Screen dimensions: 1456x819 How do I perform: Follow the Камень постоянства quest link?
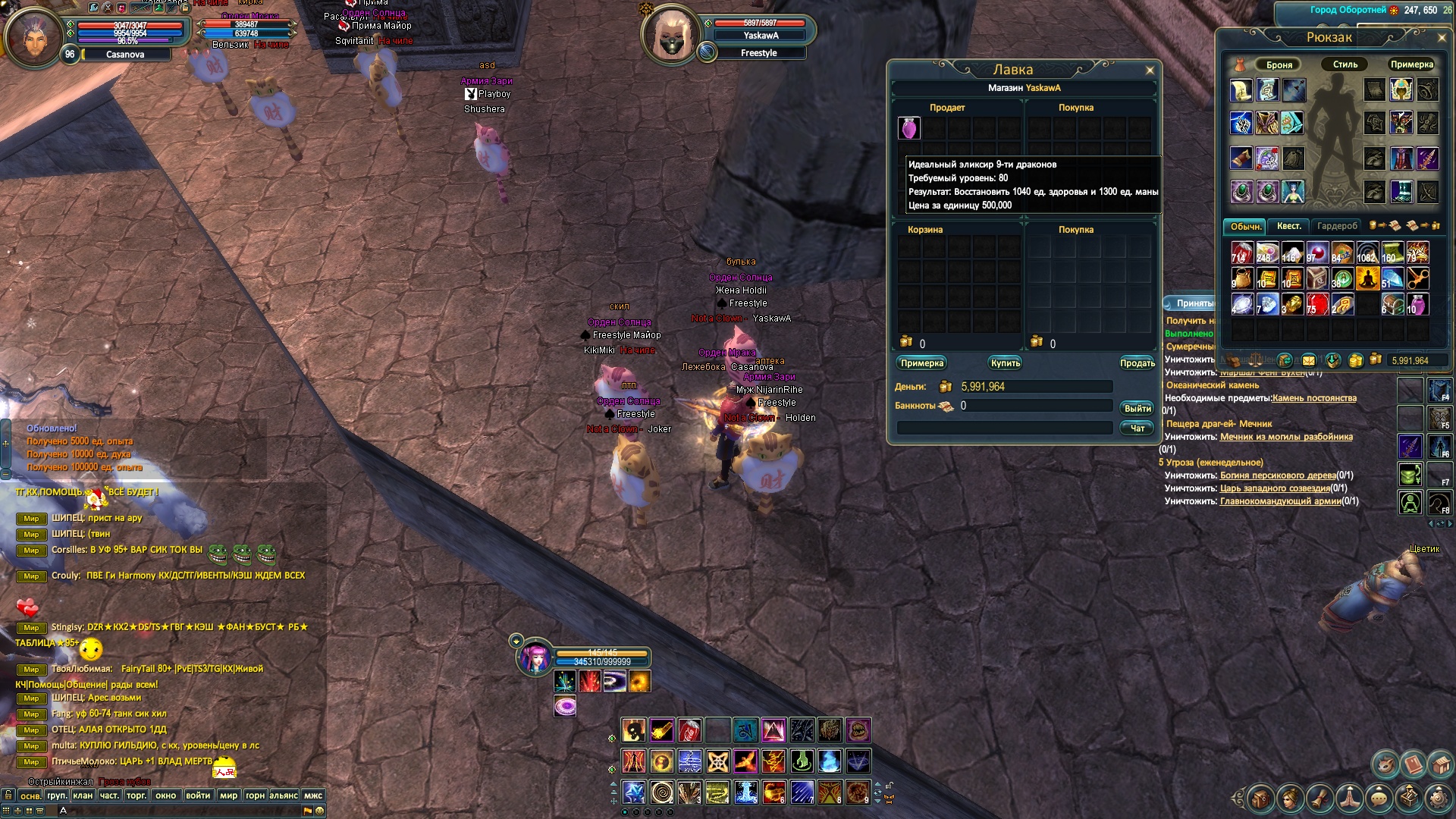coord(1314,398)
